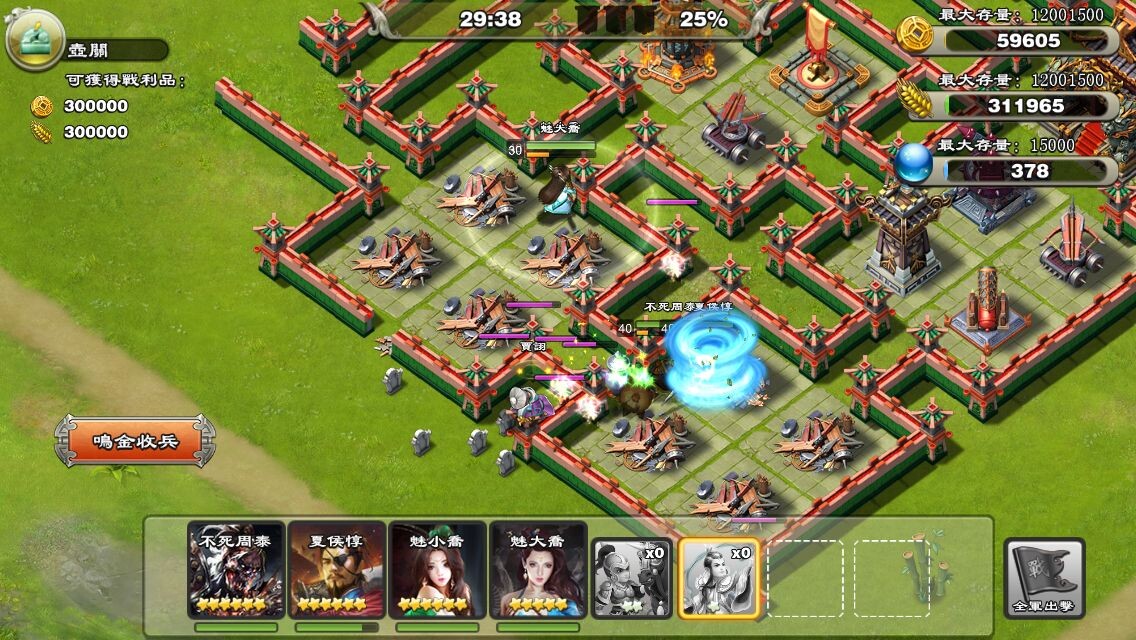Select the 魅大喬 hero card
Viewport: 1136px width, 640px height.
click(538, 569)
